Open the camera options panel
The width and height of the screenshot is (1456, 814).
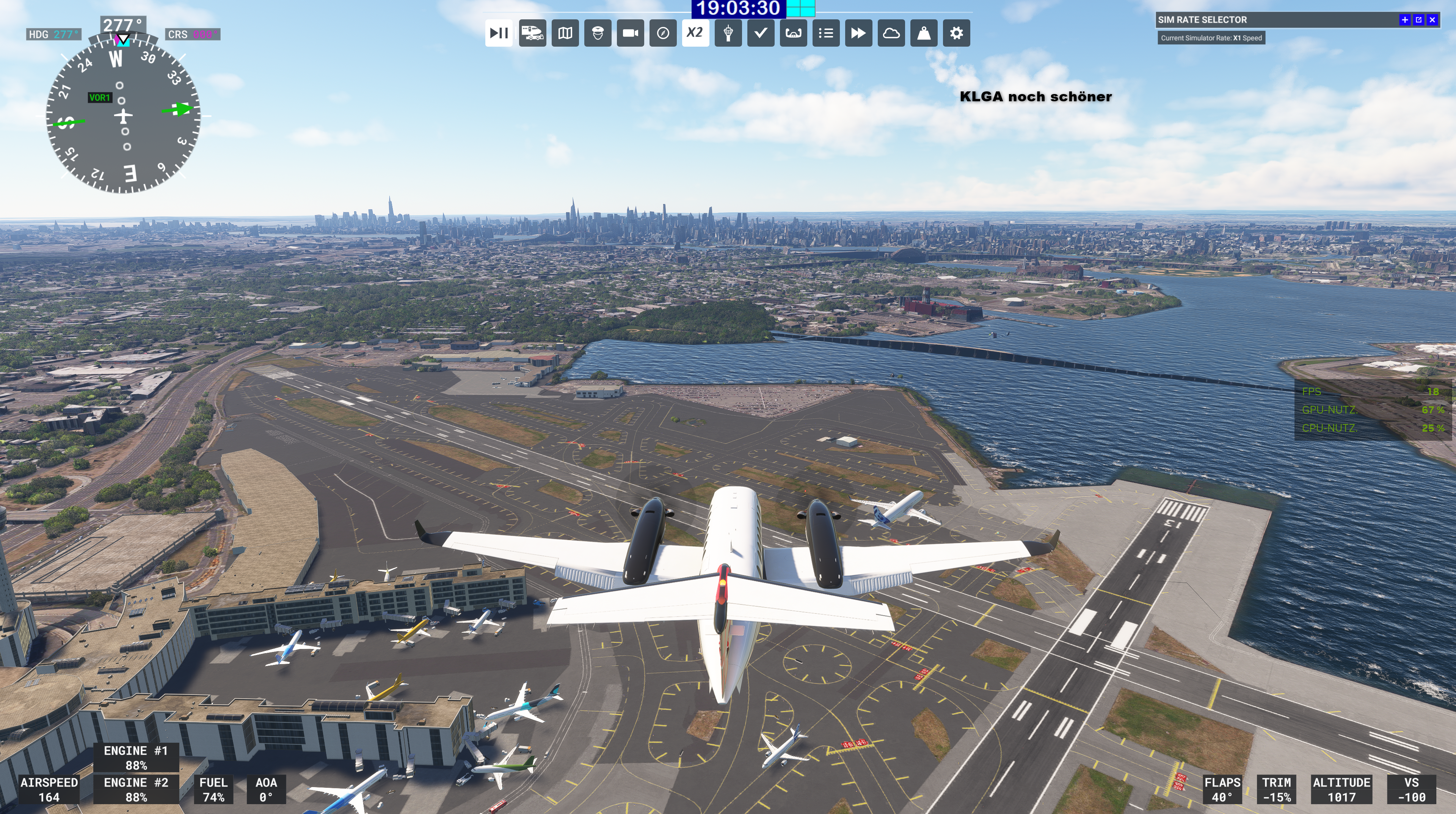pyautogui.click(x=630, y=33)
